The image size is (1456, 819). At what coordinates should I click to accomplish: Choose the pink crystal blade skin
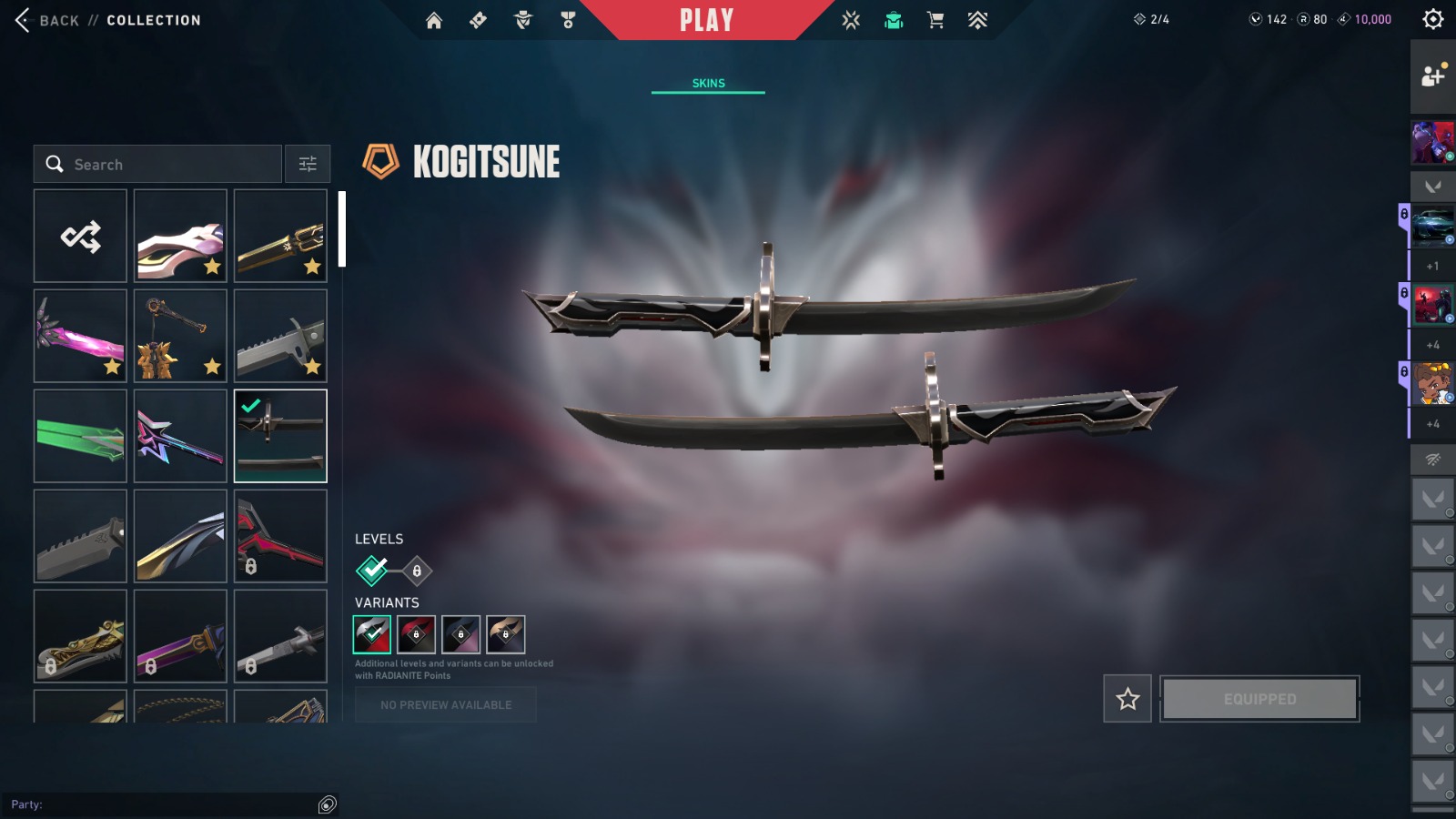point(80,336)
